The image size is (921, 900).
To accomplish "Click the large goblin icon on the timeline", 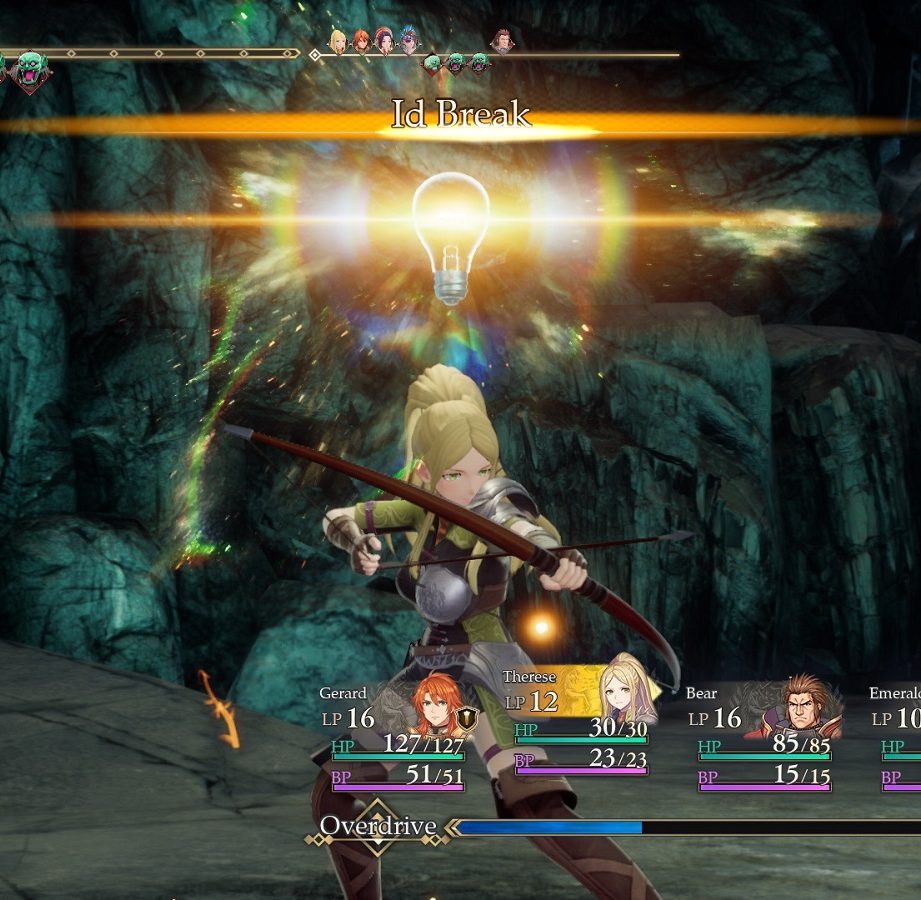I will coord(30,70).
